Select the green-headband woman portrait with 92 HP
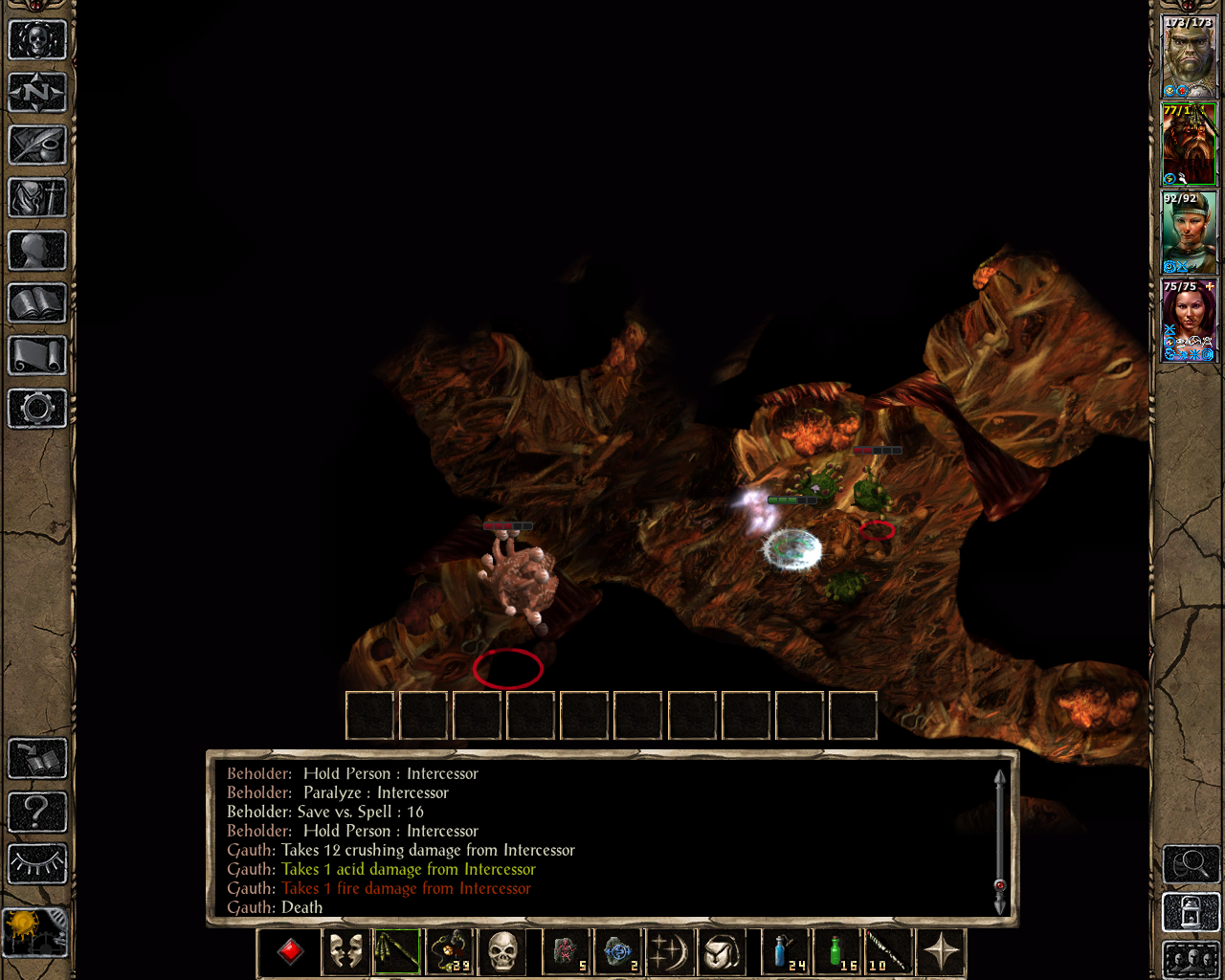Viewport: 1225px width, 980px height. [1189, 233]
